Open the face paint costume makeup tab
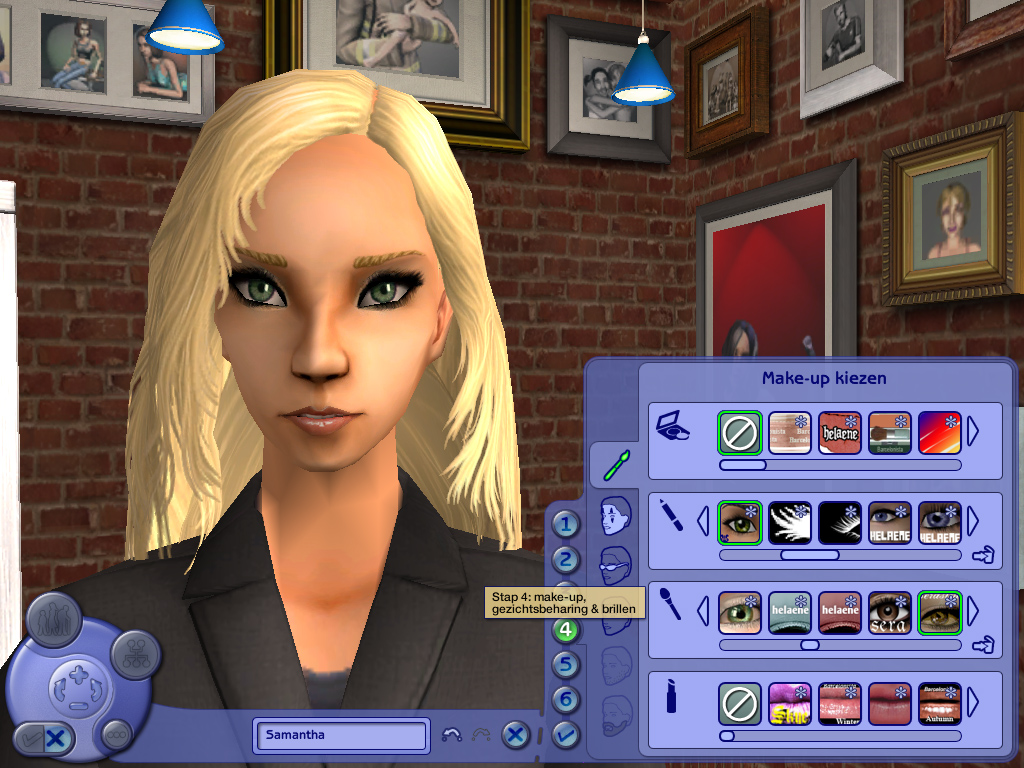Viewport: 1024px width, 768px height. [616, 517]
